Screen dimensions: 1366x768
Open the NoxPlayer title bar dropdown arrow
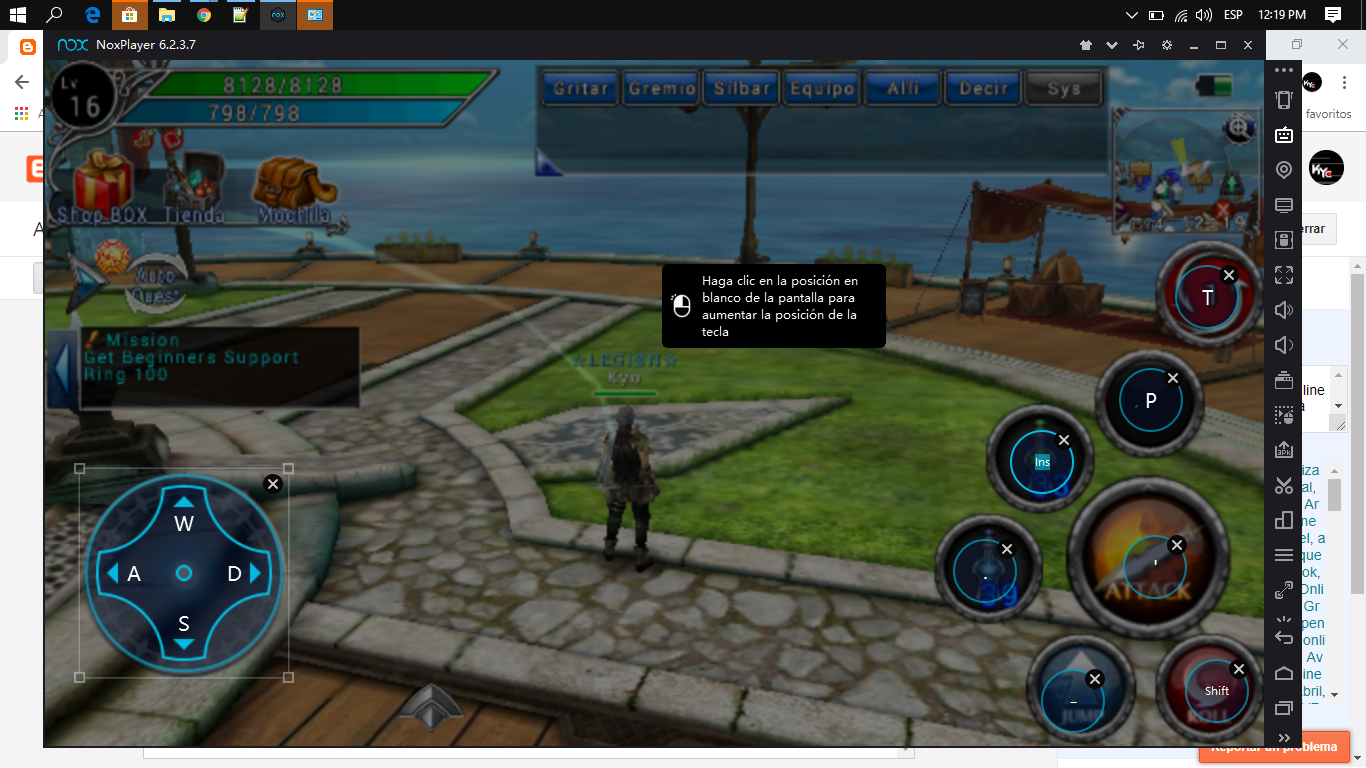pyautogui.click(x=1110, y=45)
